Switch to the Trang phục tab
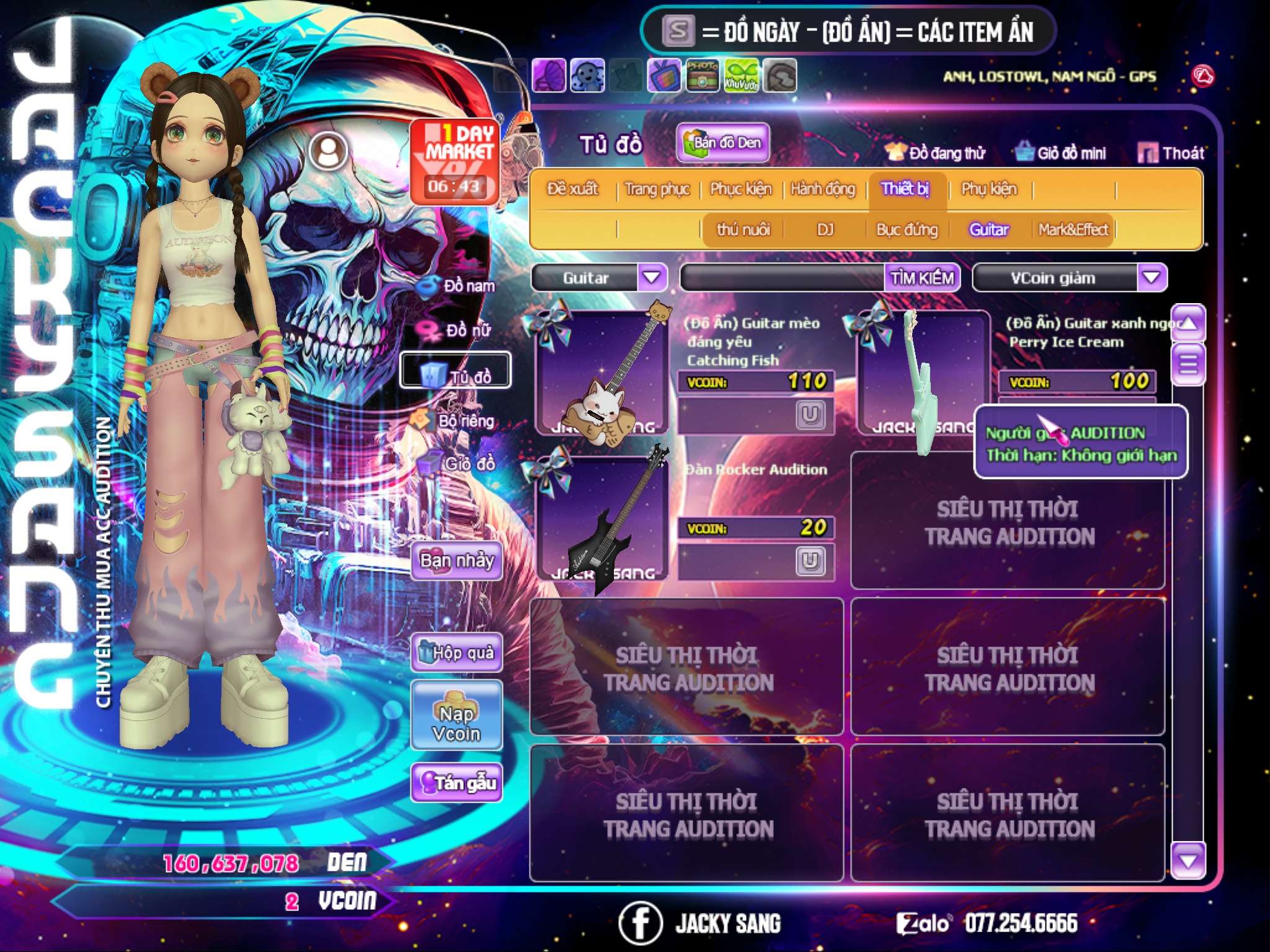The image size is (1270, 952). pos(657,189)
